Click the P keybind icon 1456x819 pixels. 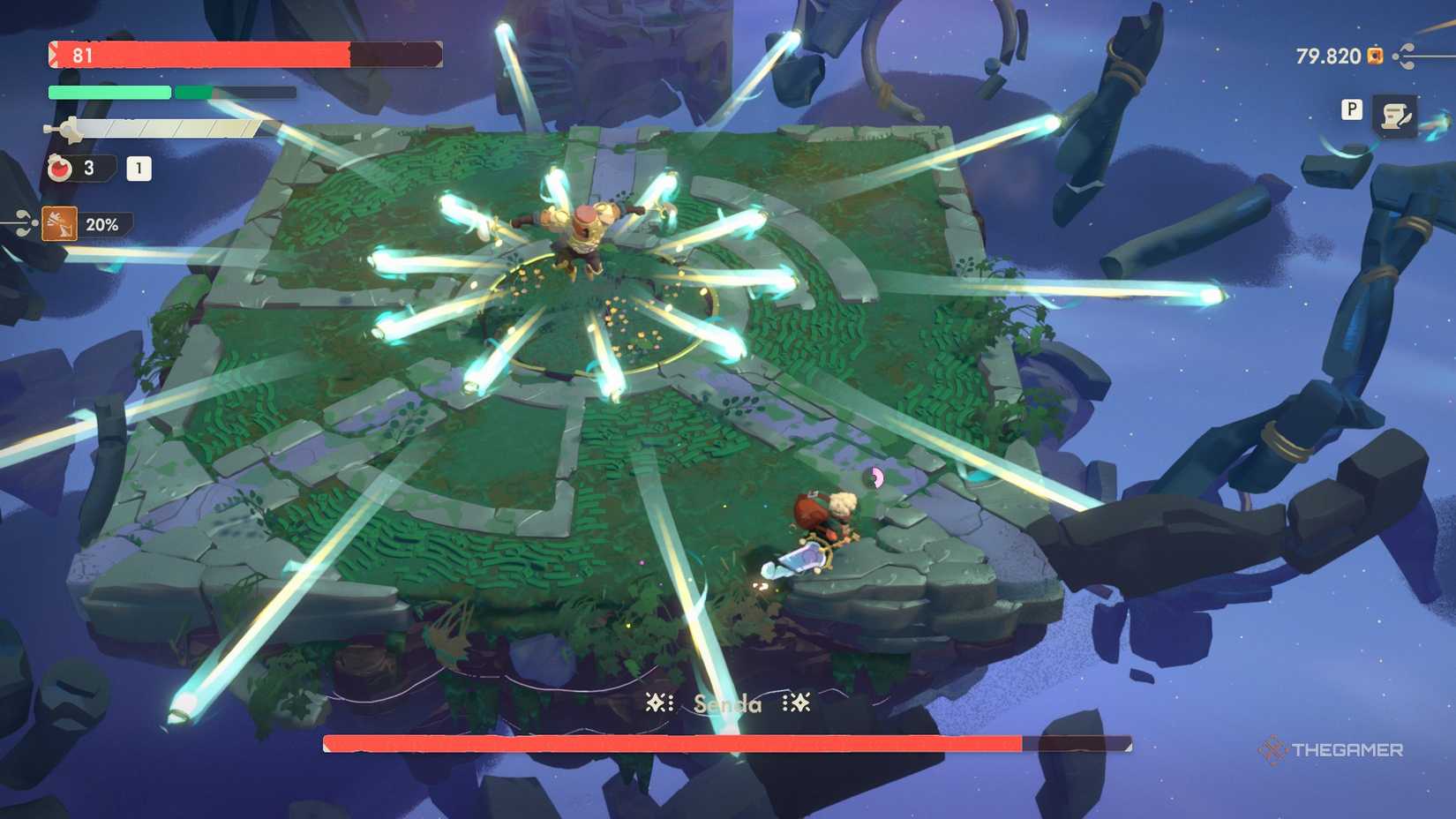(1350, 111)
